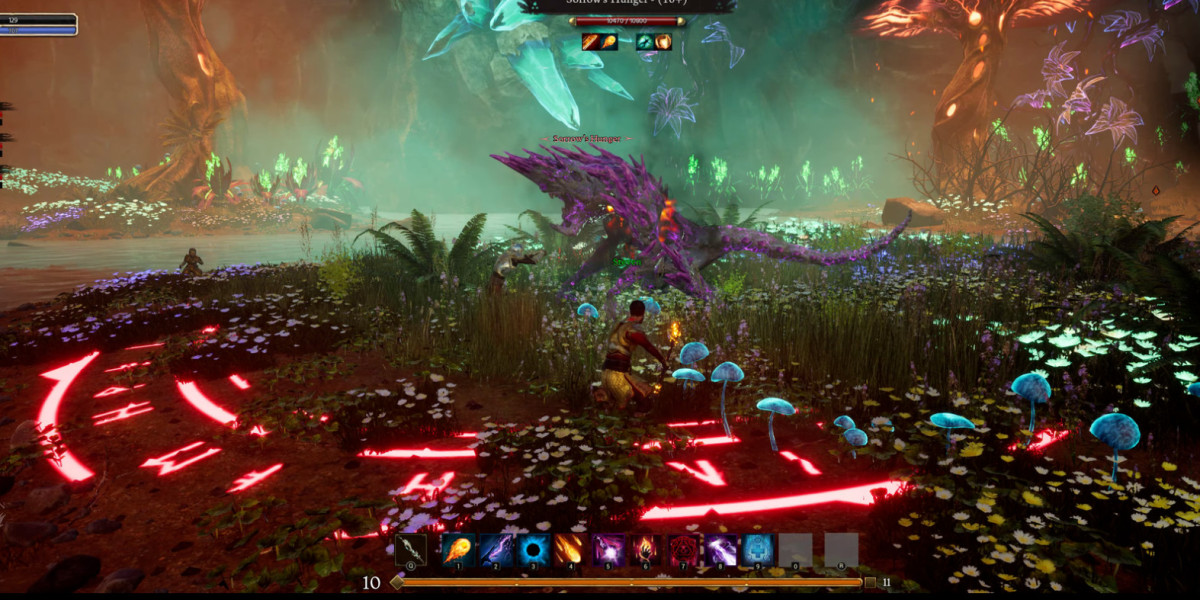The height and width of the screenshot is (600, 1200).
Task: Use the blue black hole spell
Action: [533, 549]
